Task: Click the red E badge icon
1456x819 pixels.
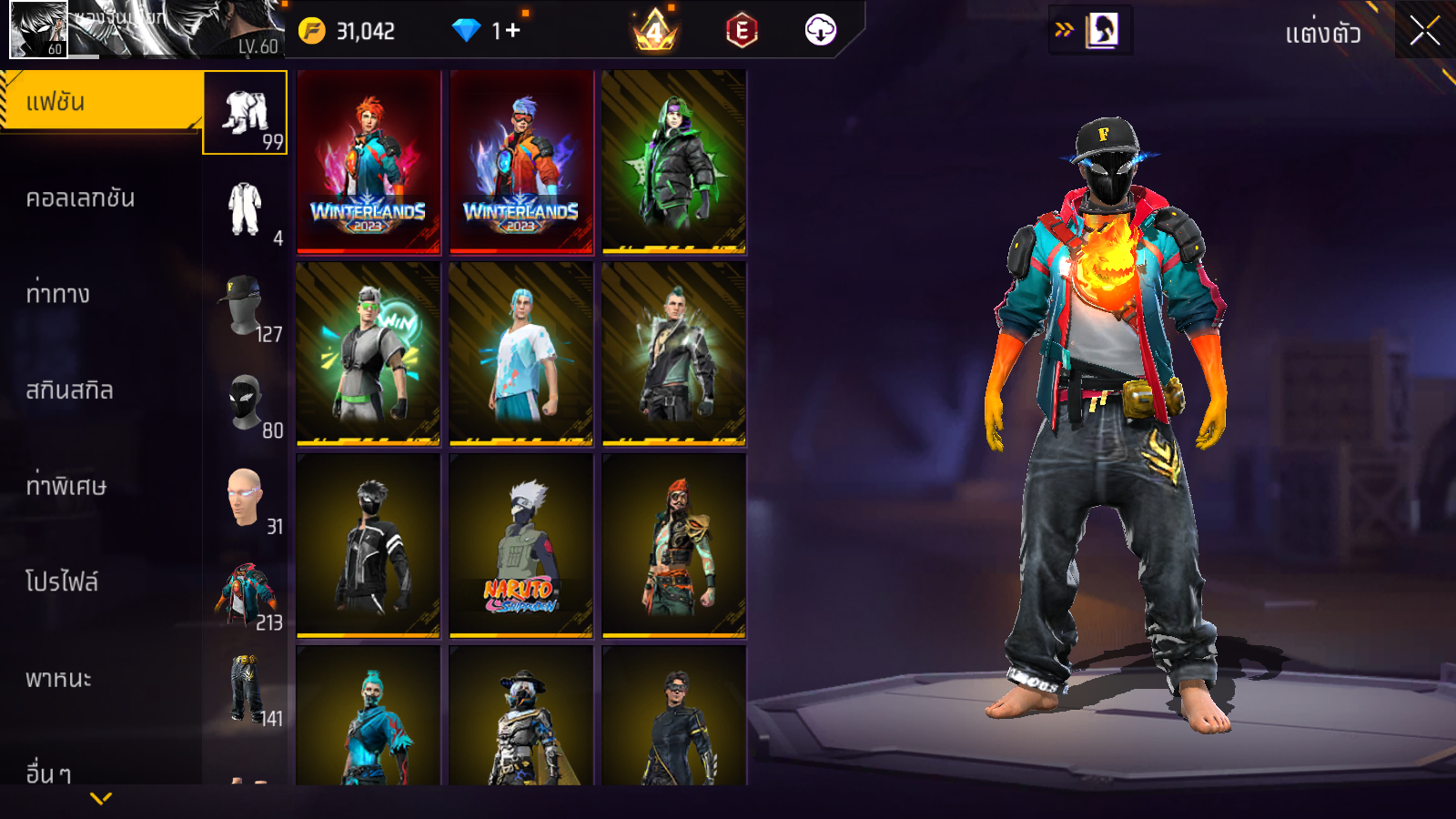Action: [742, 31]
